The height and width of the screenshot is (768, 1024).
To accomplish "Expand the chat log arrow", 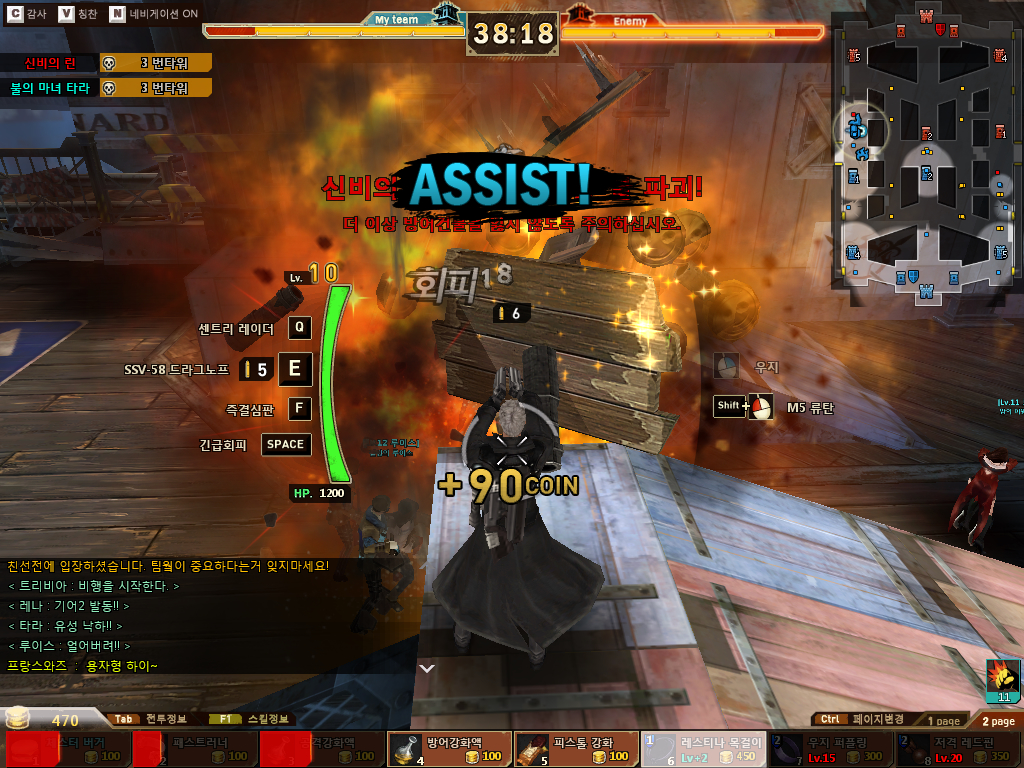I will click(427, 668).
